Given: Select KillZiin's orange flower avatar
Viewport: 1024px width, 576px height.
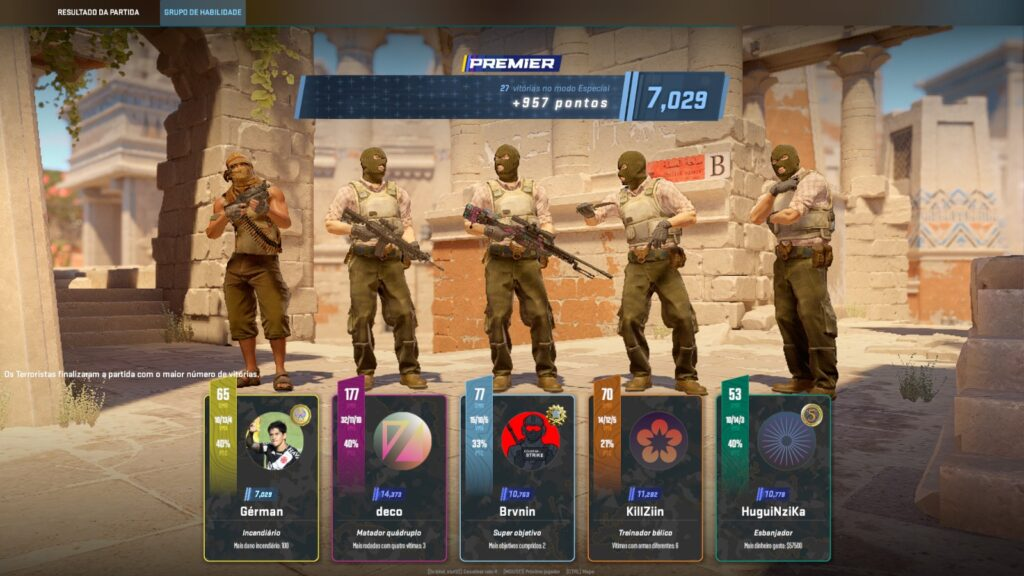Looking at the screenshot, I should coord(658,440).
